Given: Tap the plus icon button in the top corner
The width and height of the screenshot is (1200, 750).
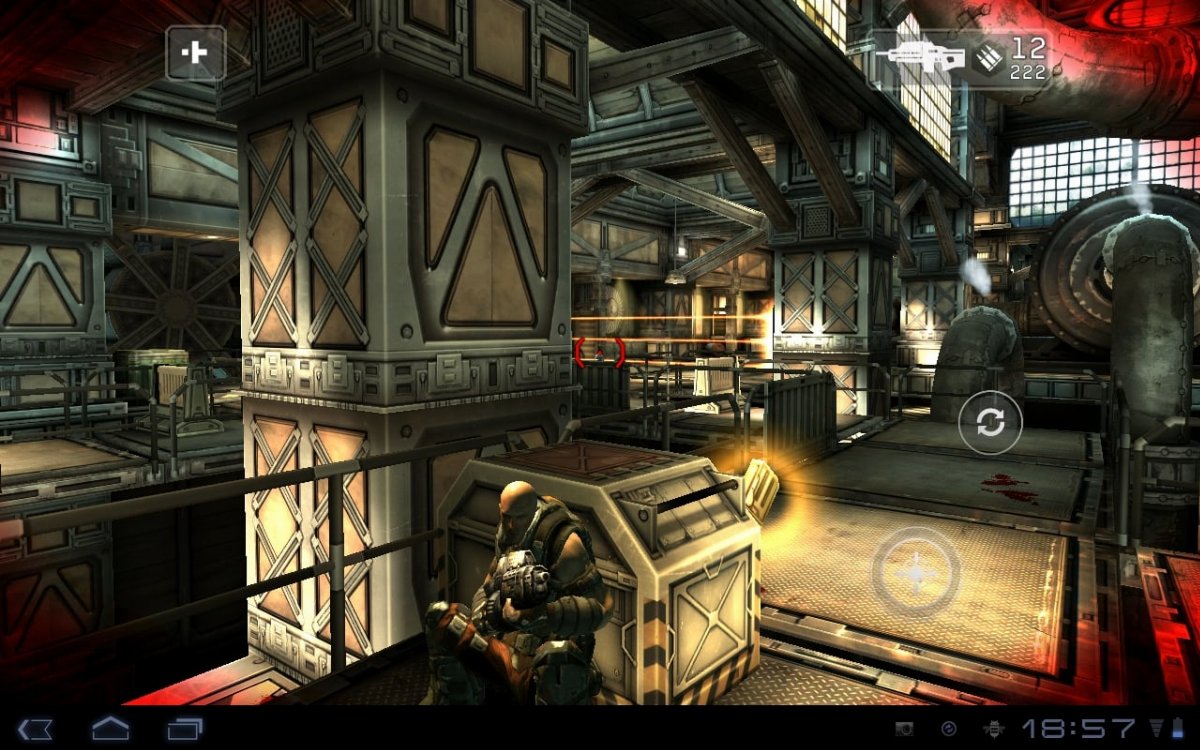Looking at the screenshot, I should (x=195, y=53).
